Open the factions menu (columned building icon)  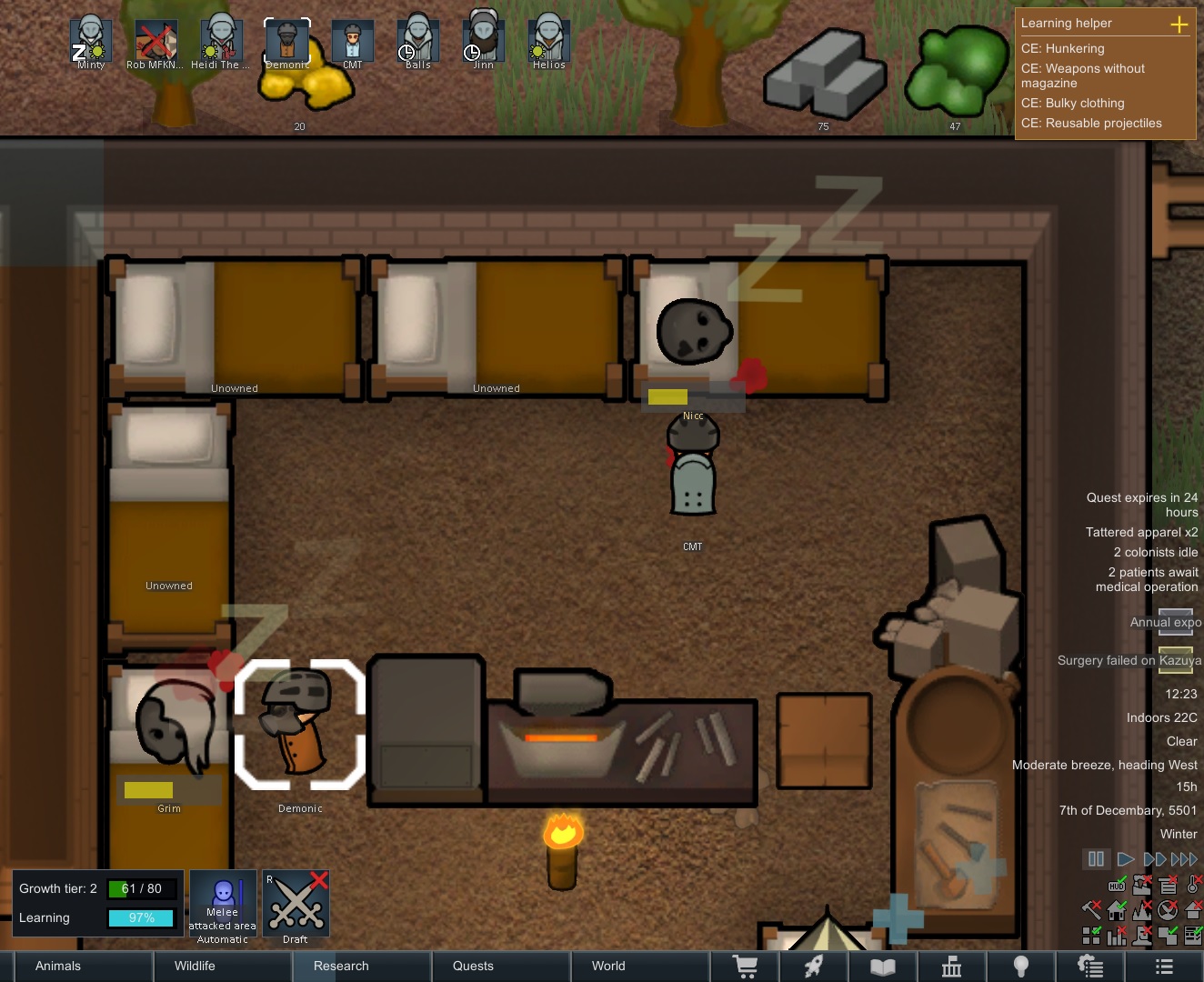[951, 966]
